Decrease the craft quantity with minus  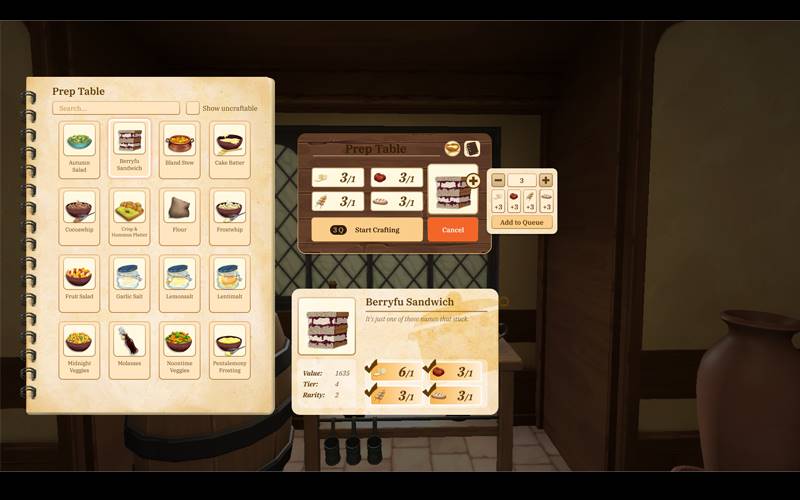(498, 180)
